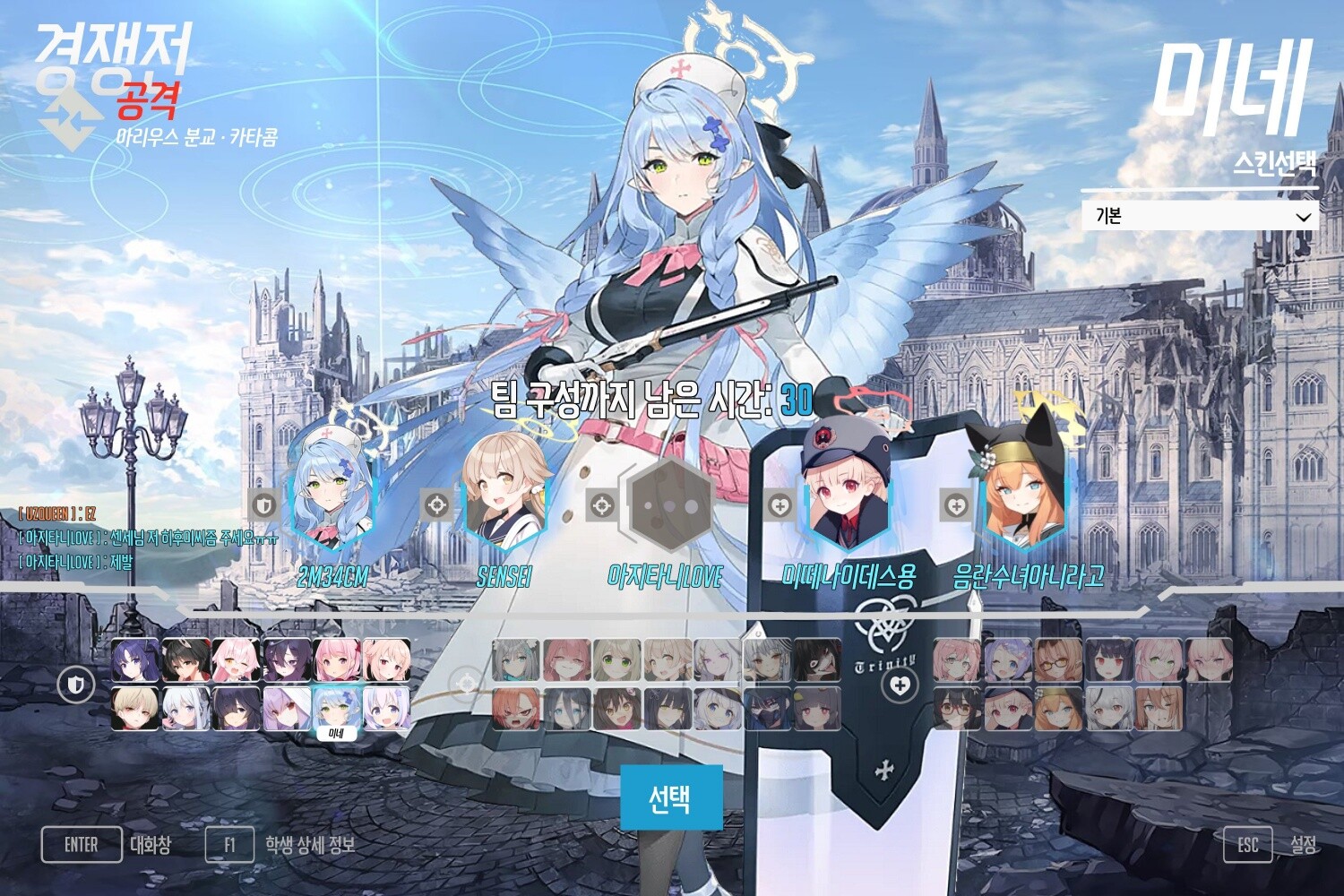Select the purple-haired winking support portrait

(1008, 661)
